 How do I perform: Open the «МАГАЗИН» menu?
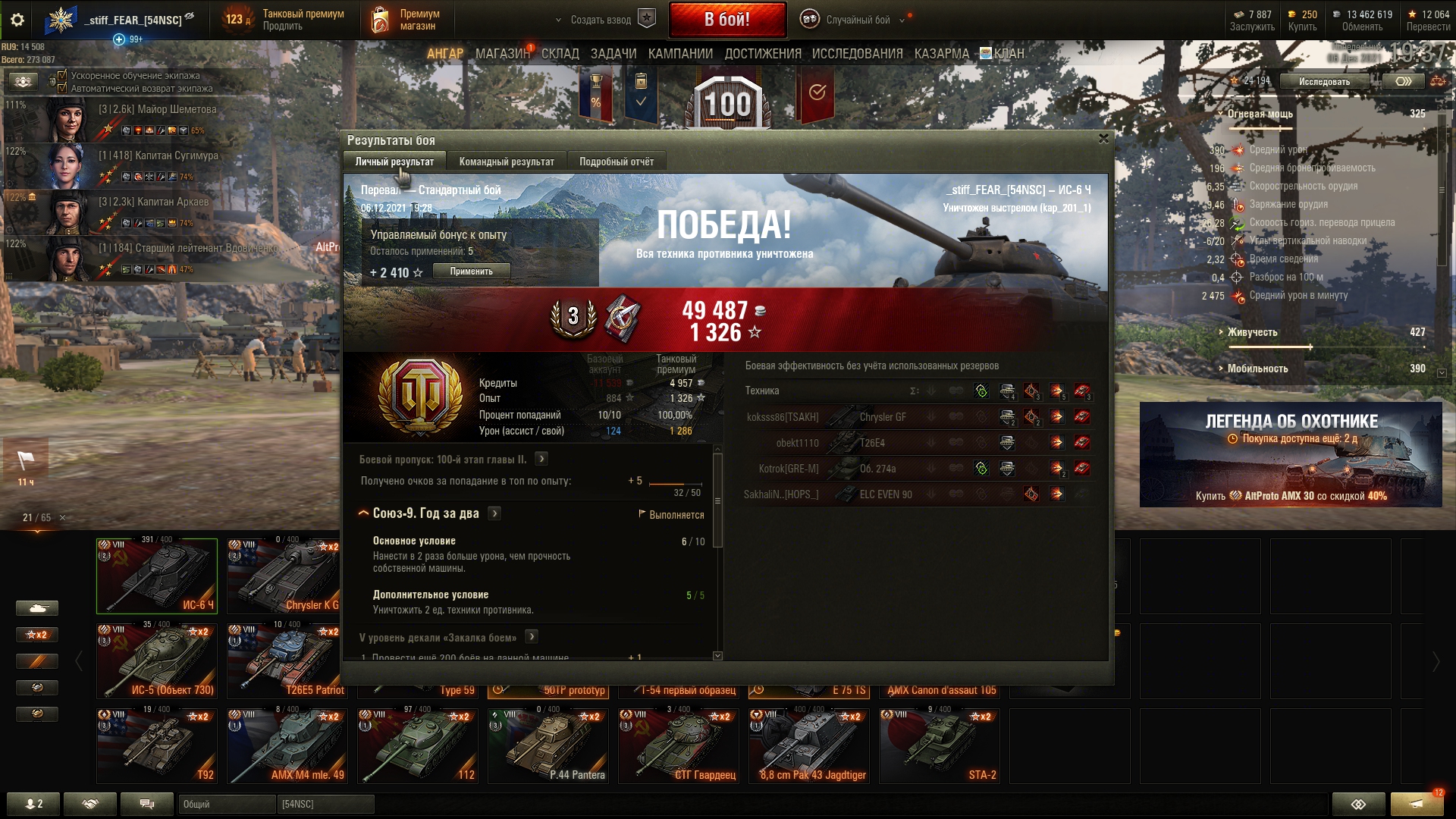(502, 54)
